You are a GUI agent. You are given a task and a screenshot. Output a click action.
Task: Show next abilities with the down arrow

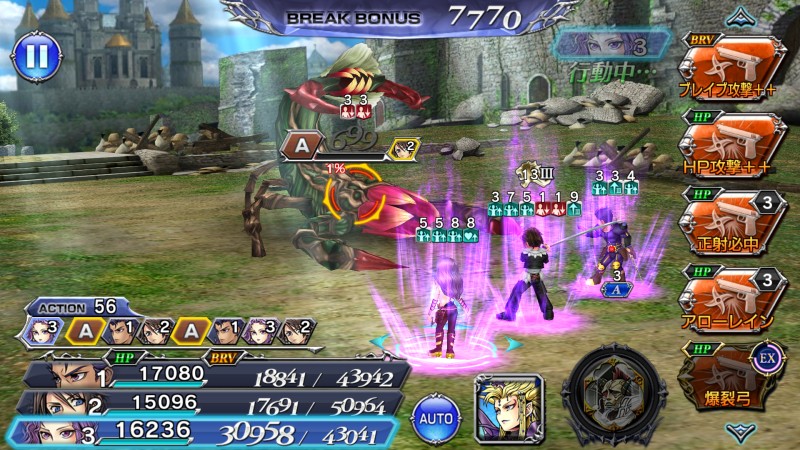click(x=741, y=432)
